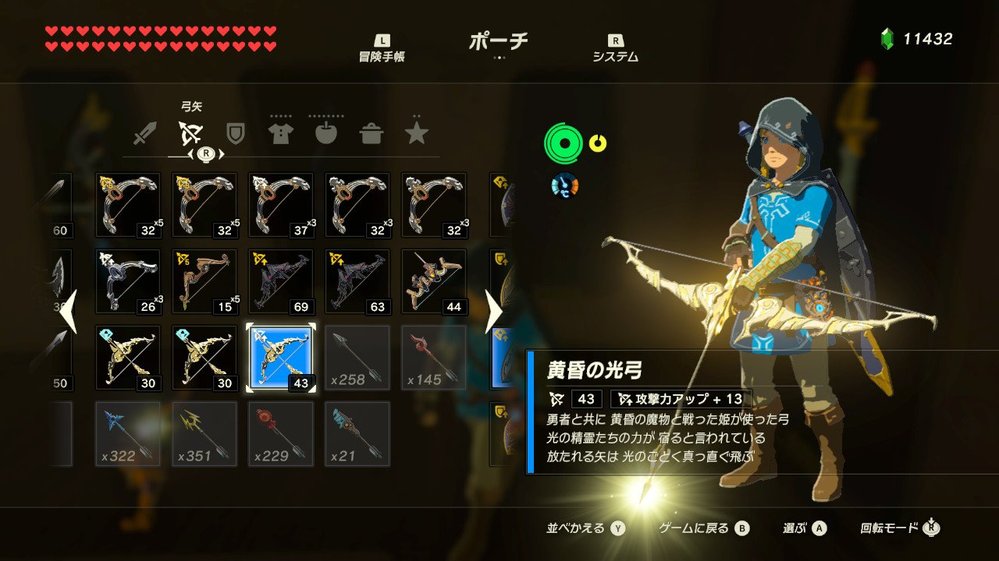Select the fire arrows stack x145
The height and width of the screenshot is (561, 999).
434,358
